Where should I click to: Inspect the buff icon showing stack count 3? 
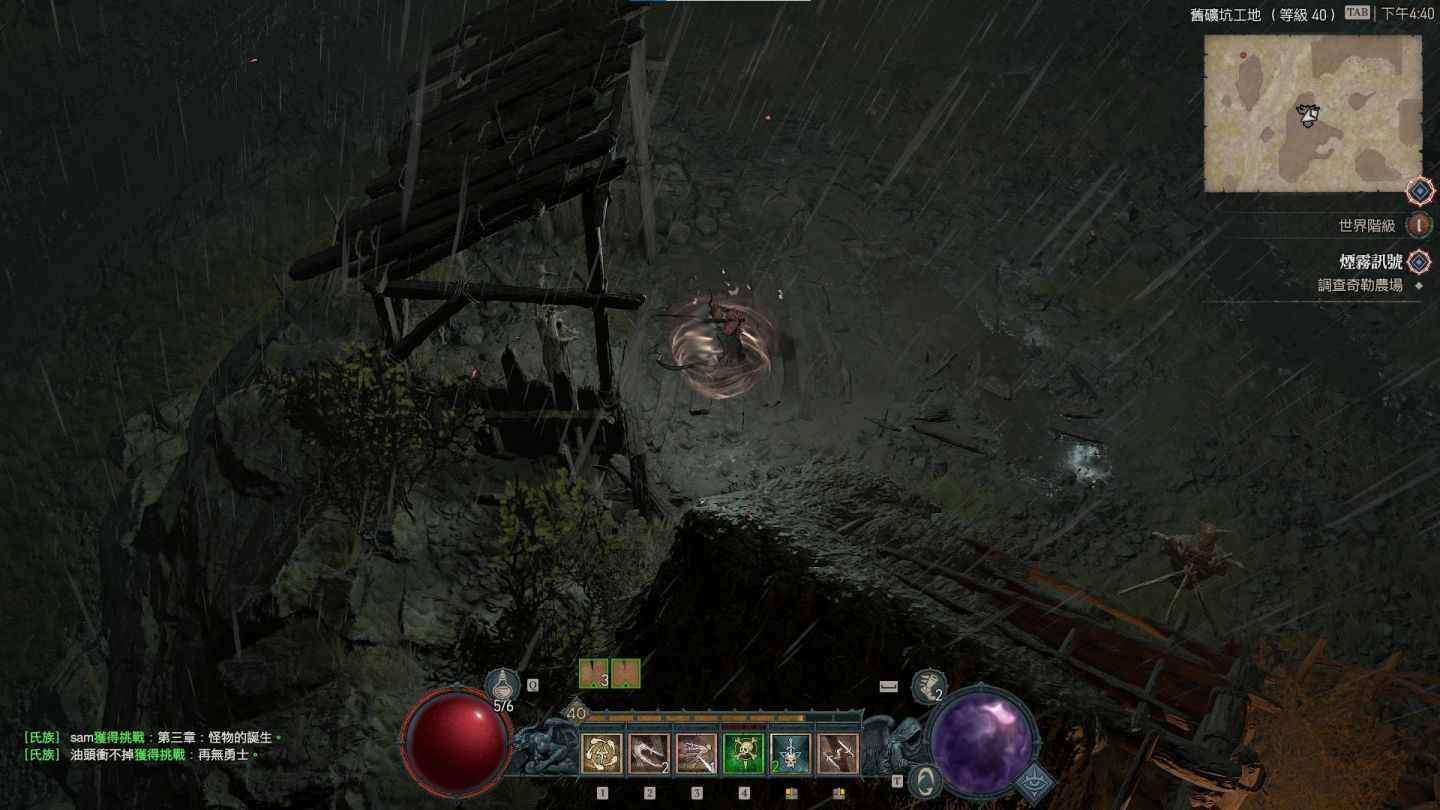click(594, 674)
